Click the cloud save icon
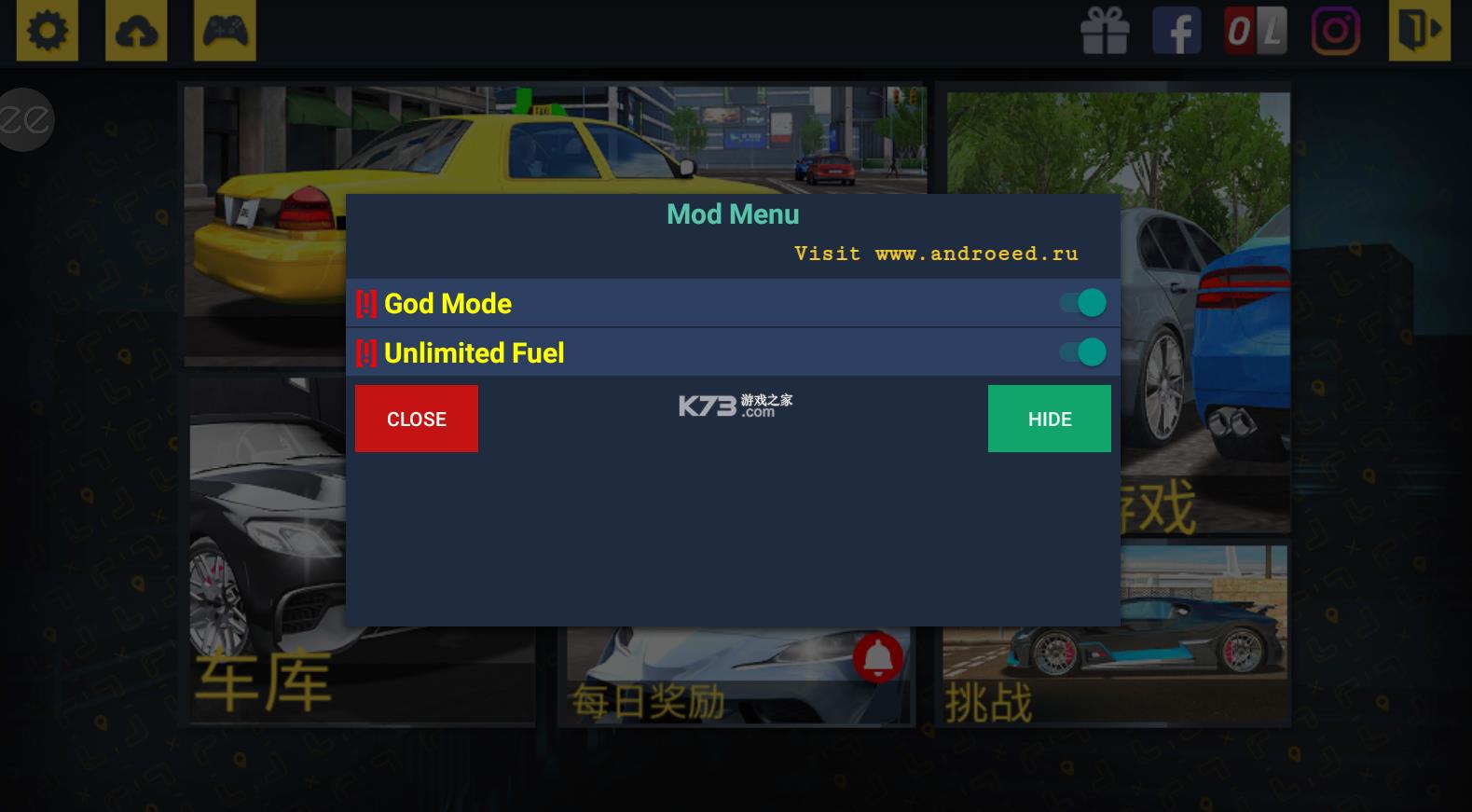This screenshot has width=1472, height=812. [135, 31]
